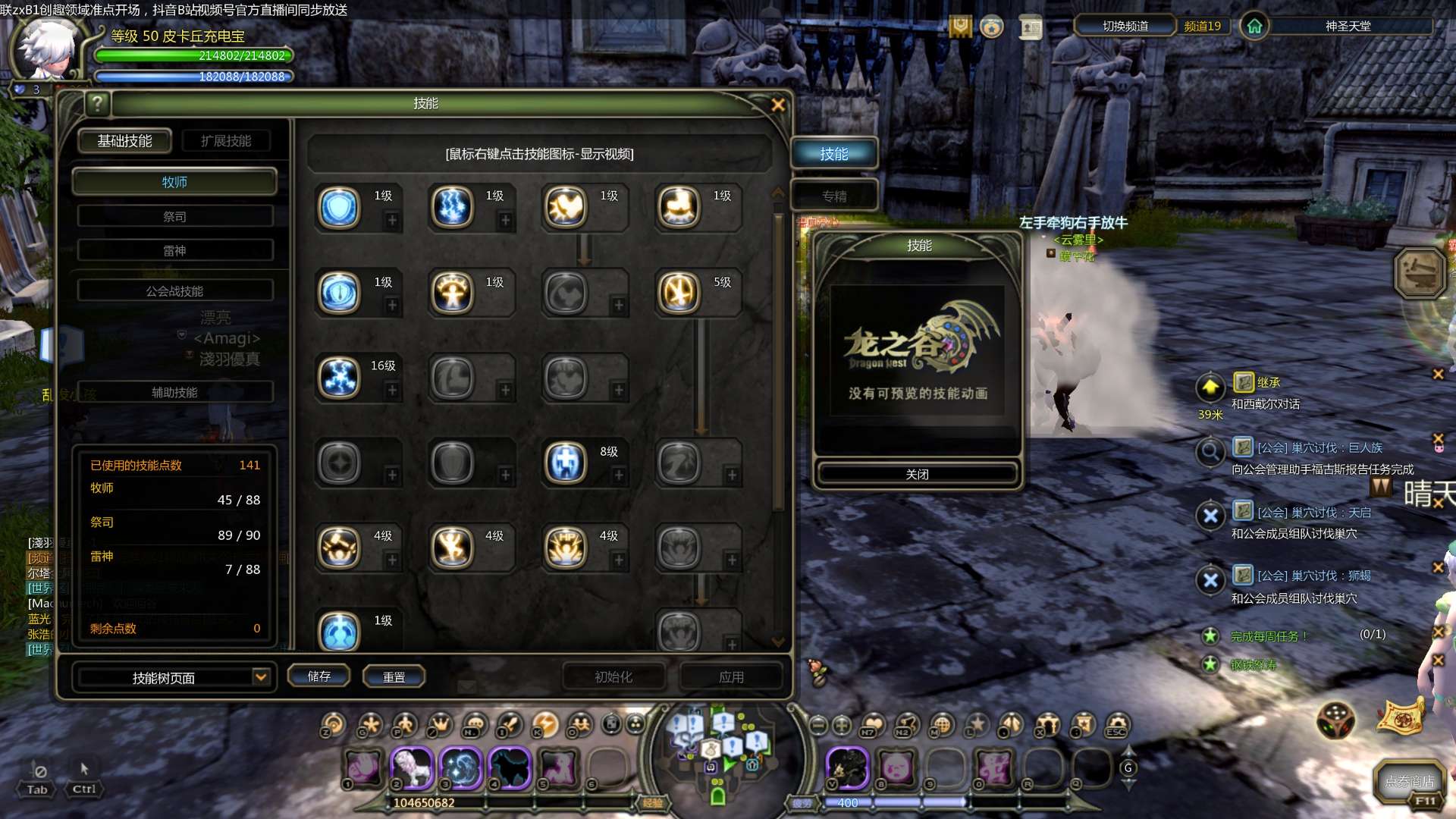Select the level 16 lightning skill icon
The image size is (1456, 819).
click(339, 378)
